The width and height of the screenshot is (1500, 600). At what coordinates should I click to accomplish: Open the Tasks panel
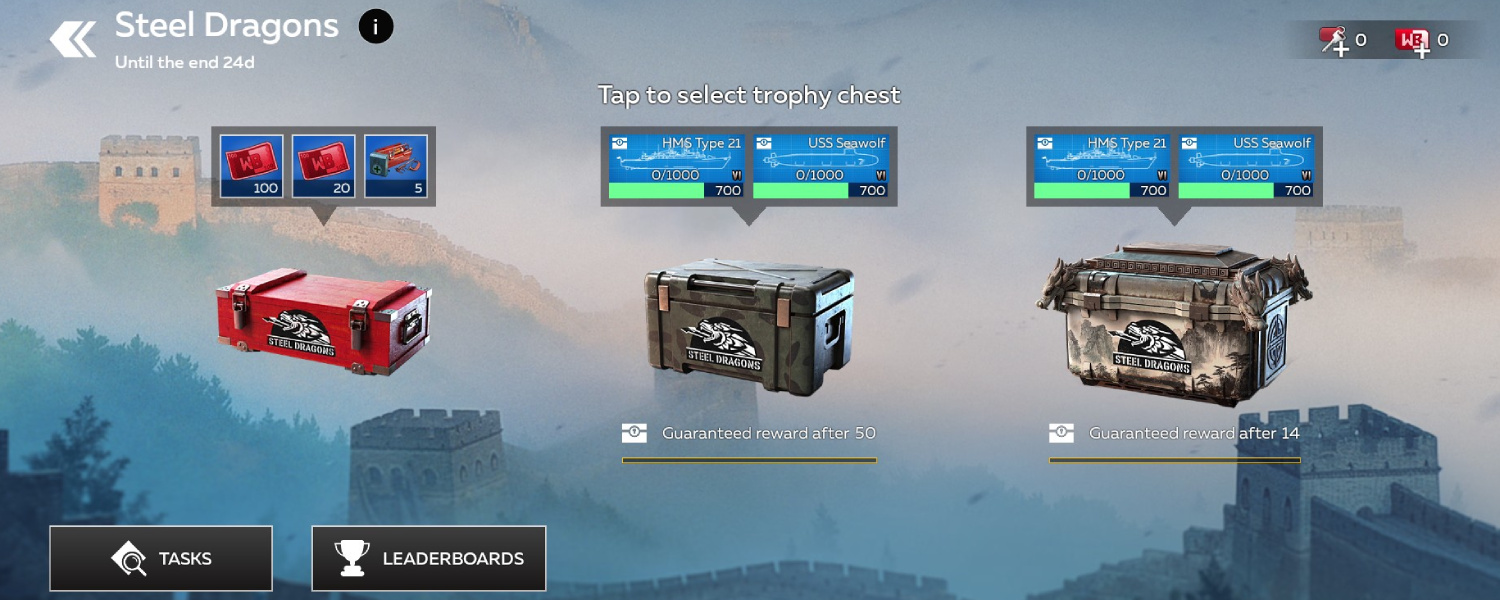coord(161,558)
